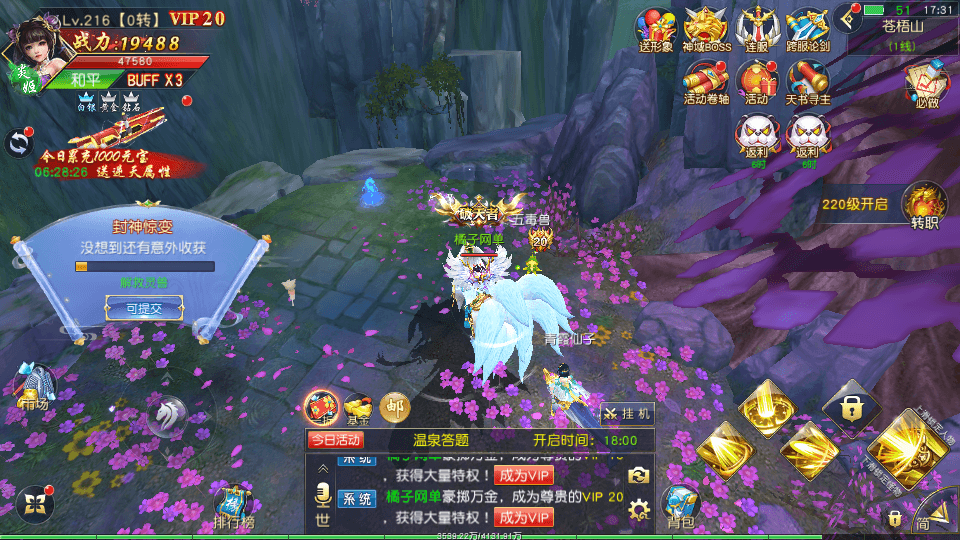Tap the padlock locked skill slot
This screenshot has width=960, height=540.
(851, 407)
